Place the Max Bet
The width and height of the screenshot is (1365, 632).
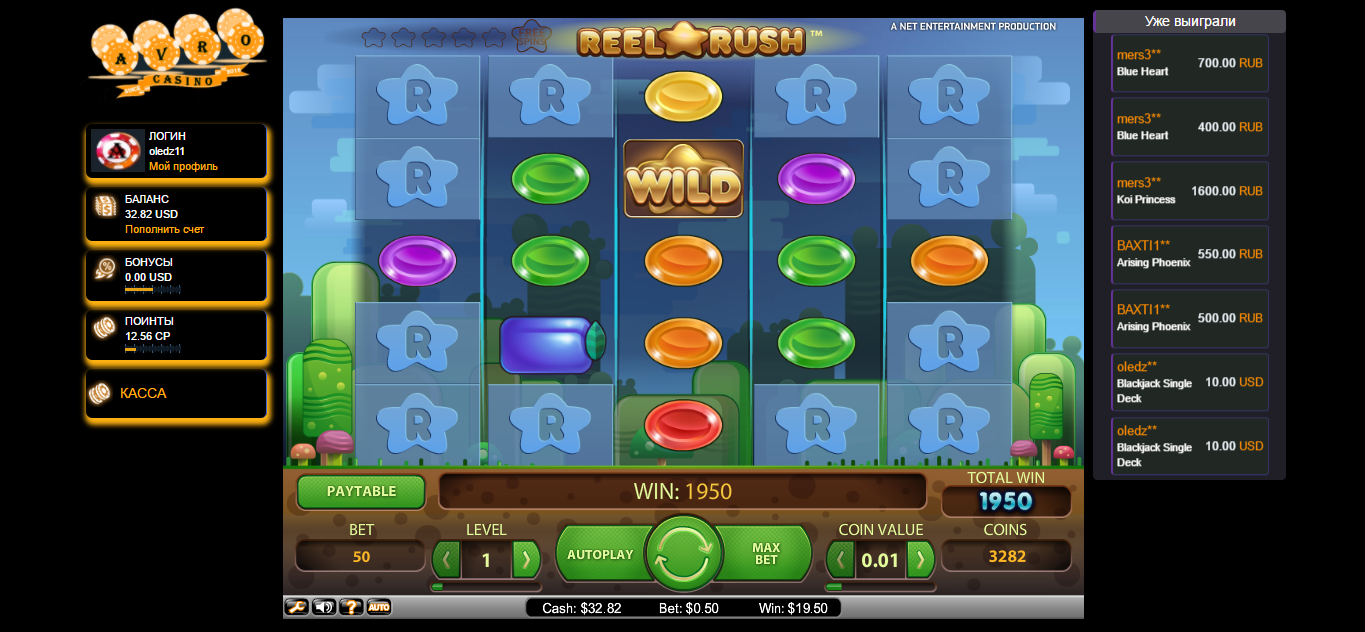coord(766,554)
